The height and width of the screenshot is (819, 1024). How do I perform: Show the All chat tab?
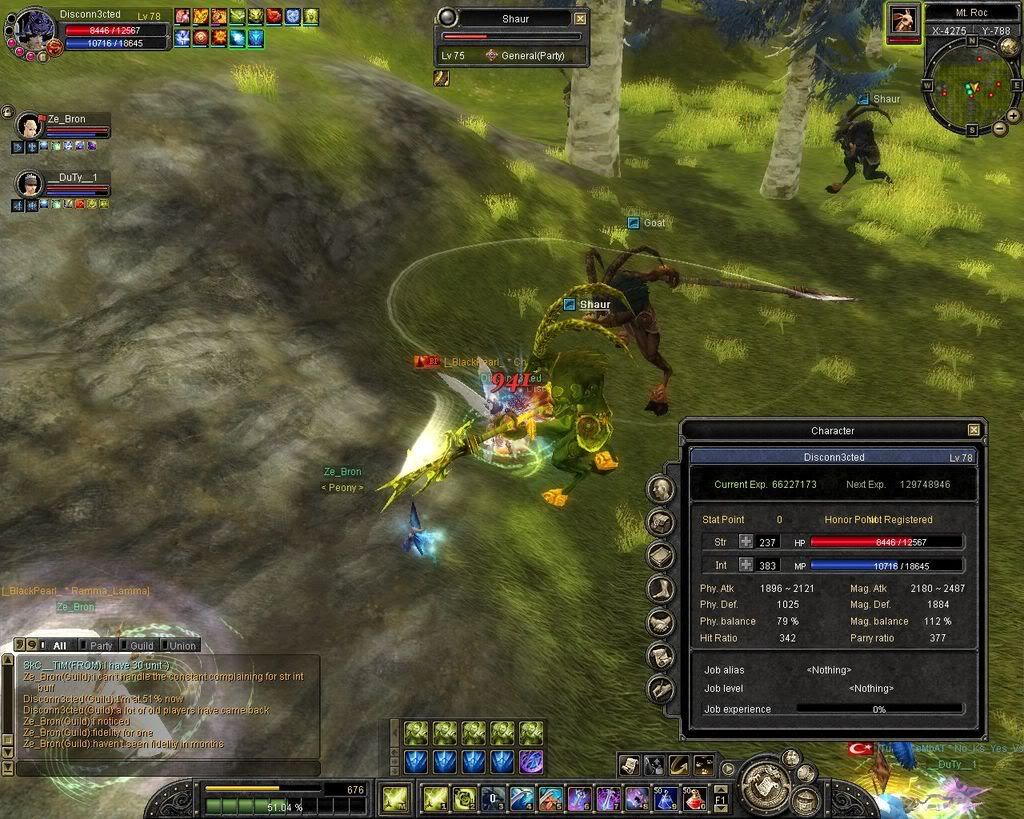pyautogui.click(x=59, y=645)
